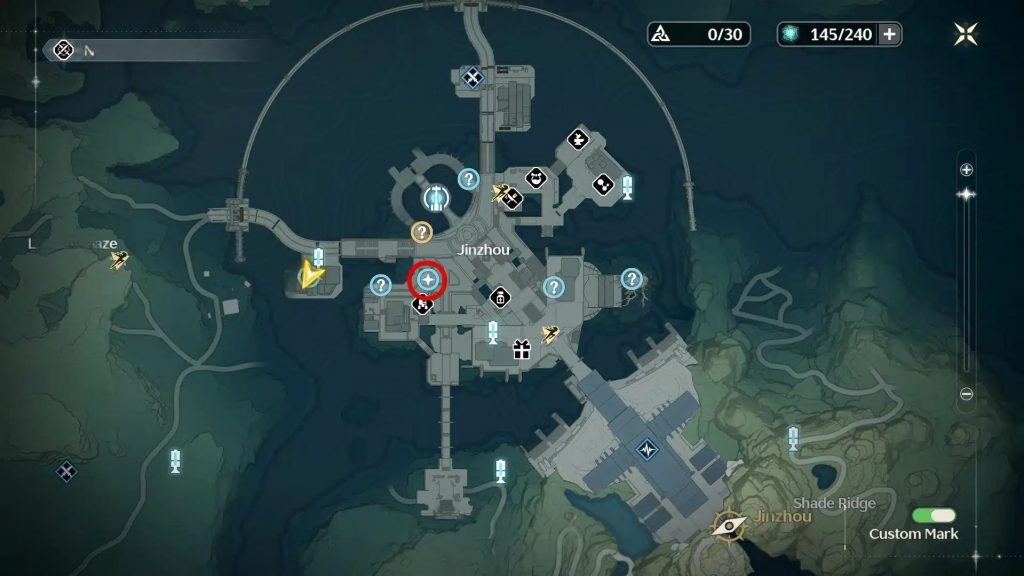
Task: Zoom out with the map slider minus
Action: [966, 394]
